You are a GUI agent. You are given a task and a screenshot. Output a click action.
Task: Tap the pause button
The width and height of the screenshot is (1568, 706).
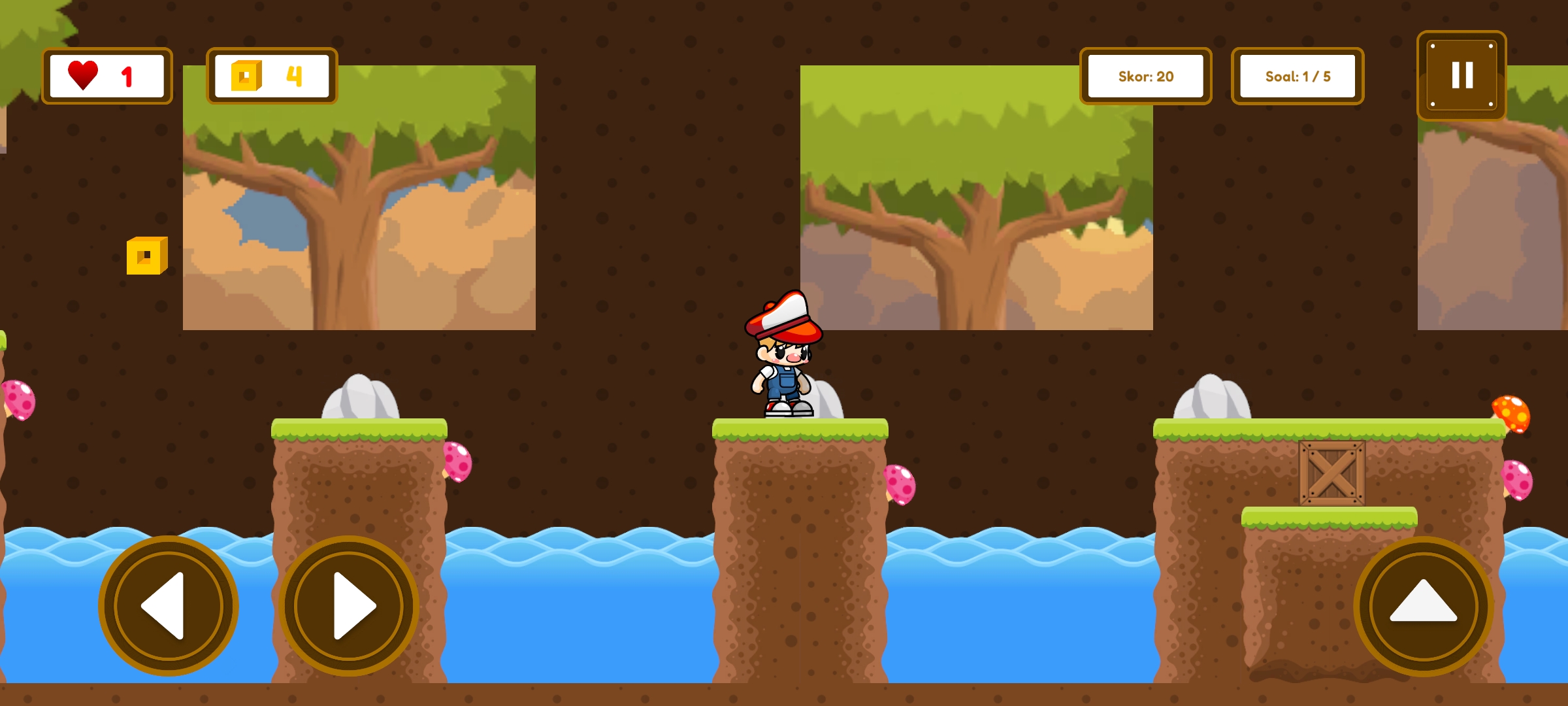point(1462,76)
